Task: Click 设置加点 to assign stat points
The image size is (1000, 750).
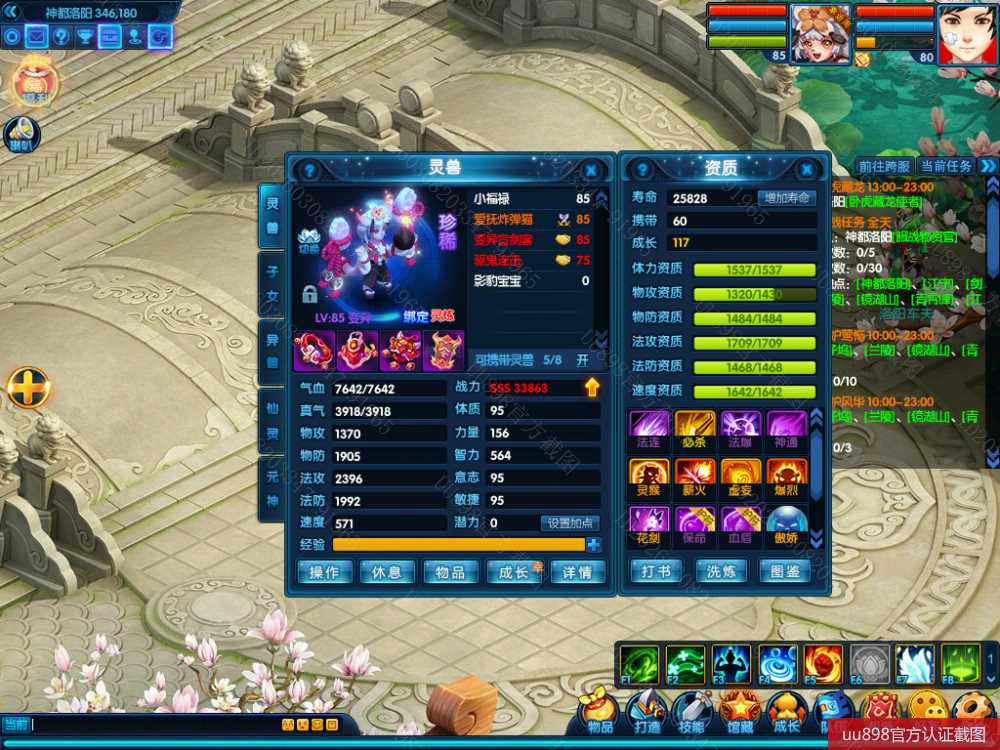Action: click(x=570, y=523)
